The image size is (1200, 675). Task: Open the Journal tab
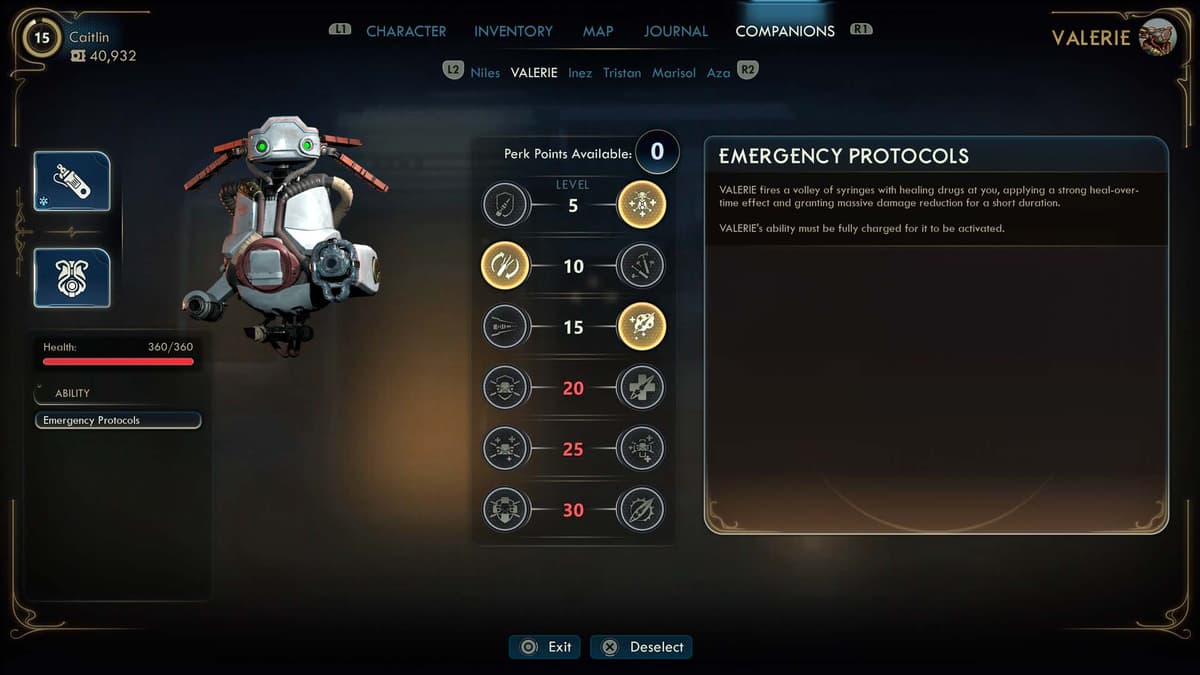click(x=675, y=31)
